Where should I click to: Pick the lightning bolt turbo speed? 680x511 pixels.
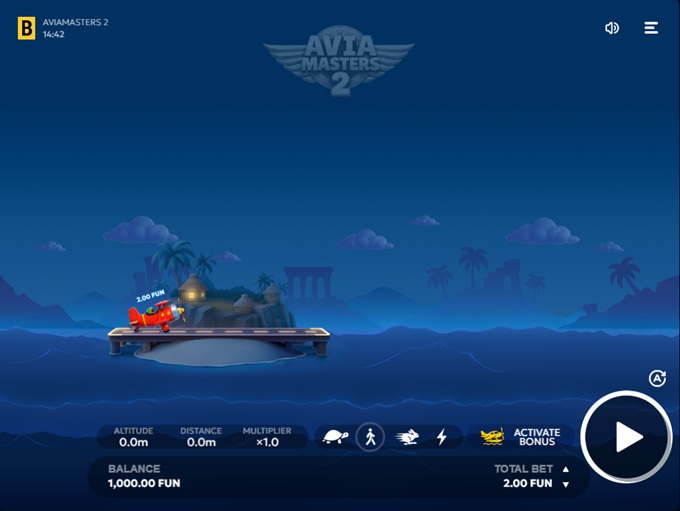click(441, 437)
